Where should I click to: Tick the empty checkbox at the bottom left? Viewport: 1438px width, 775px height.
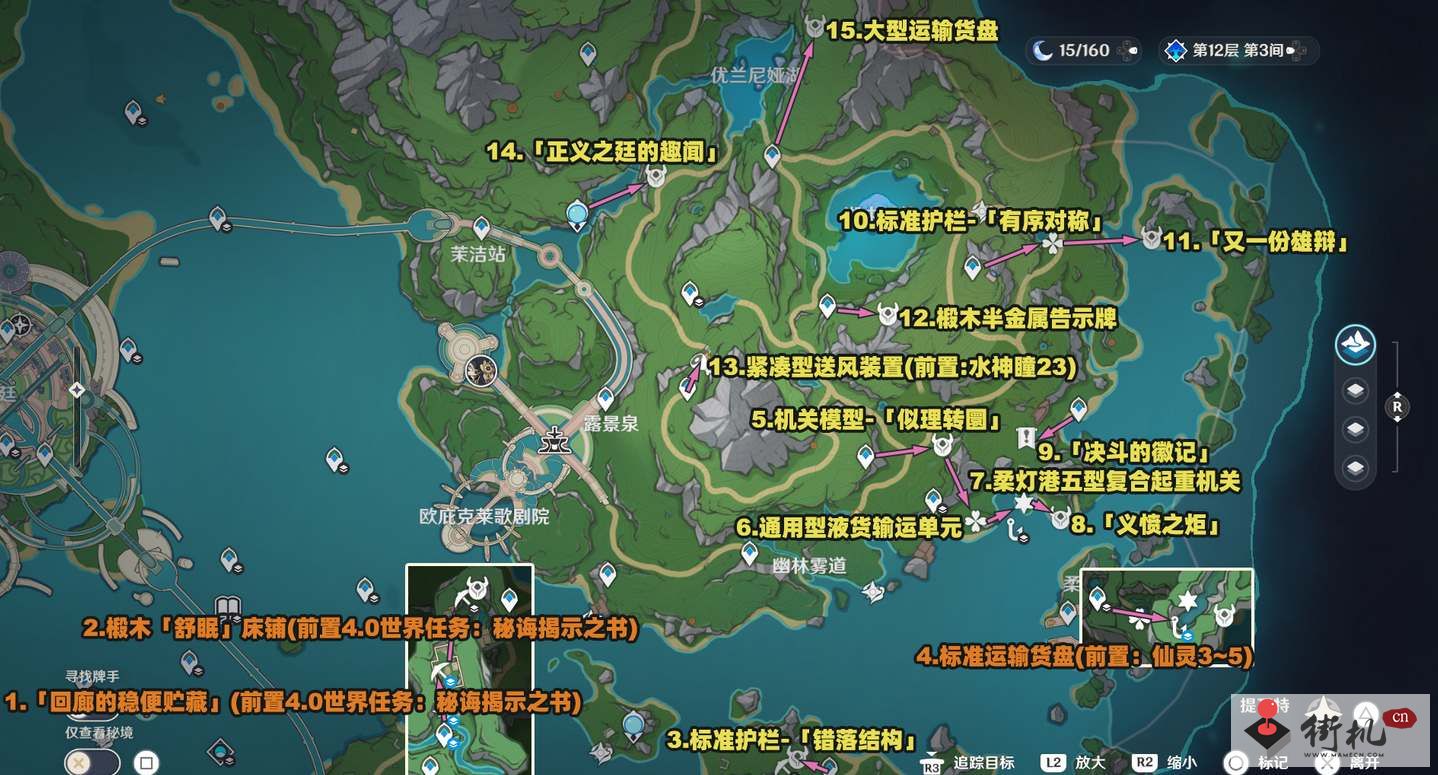146,762
